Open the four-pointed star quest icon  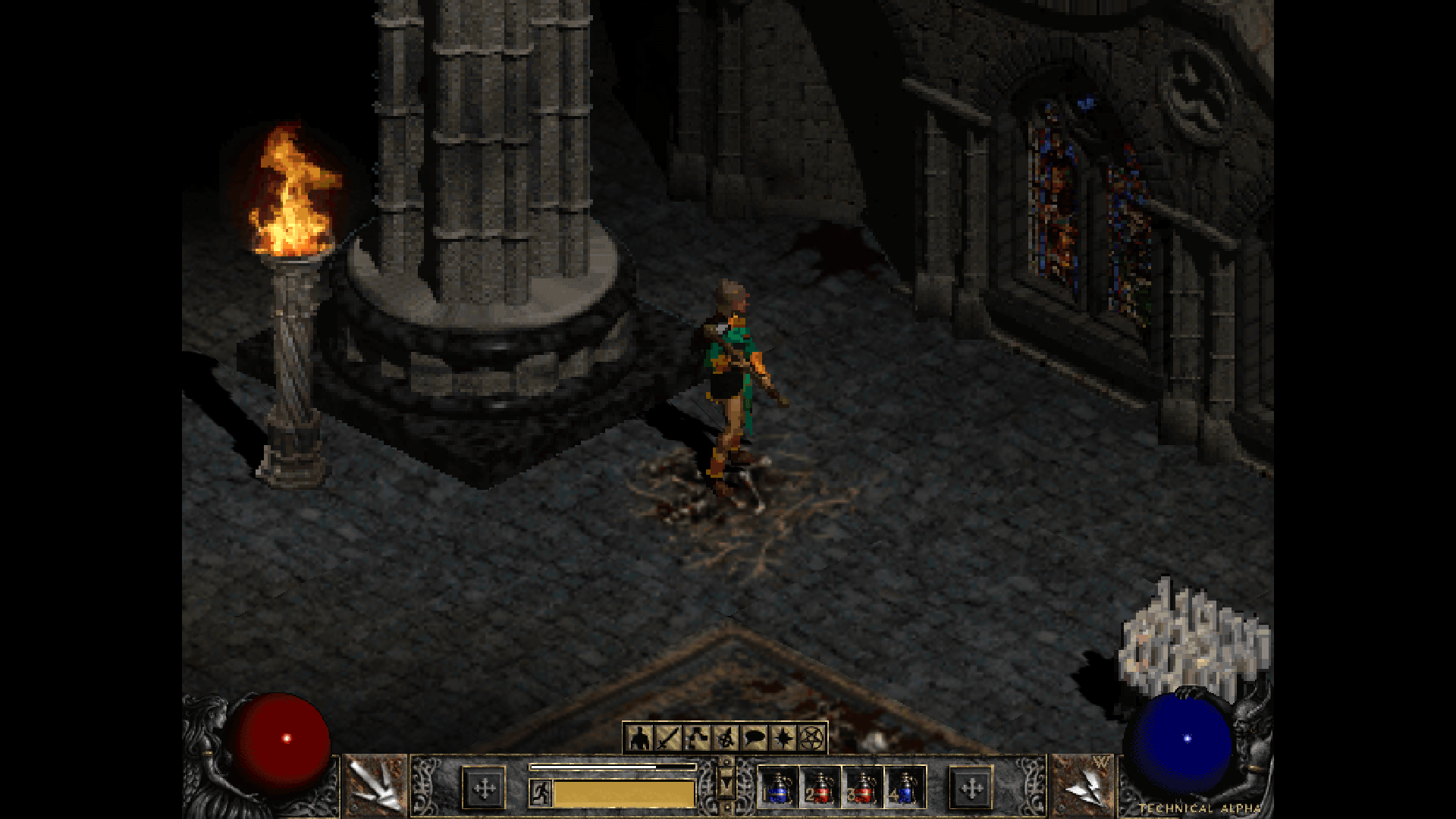coord(783,737)
